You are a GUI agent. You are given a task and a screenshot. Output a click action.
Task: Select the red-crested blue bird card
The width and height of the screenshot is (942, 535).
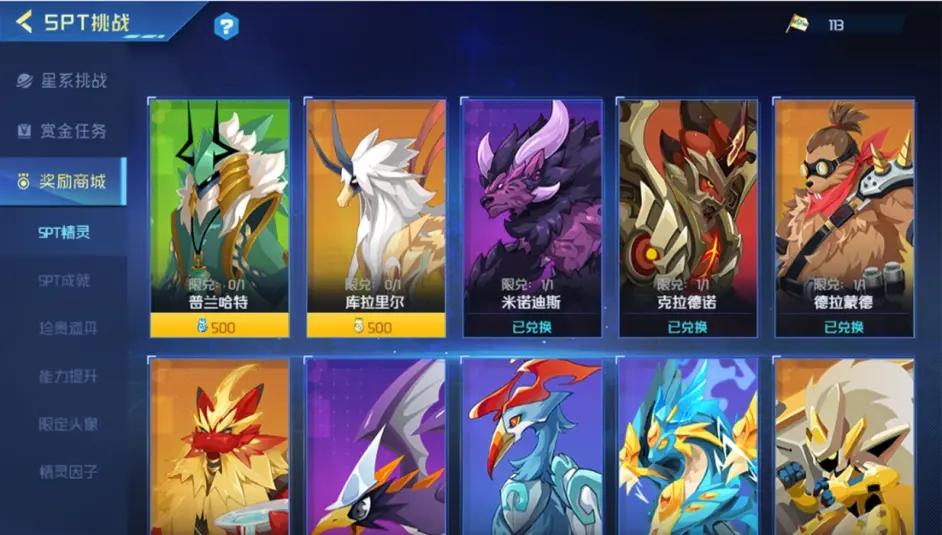531,447
